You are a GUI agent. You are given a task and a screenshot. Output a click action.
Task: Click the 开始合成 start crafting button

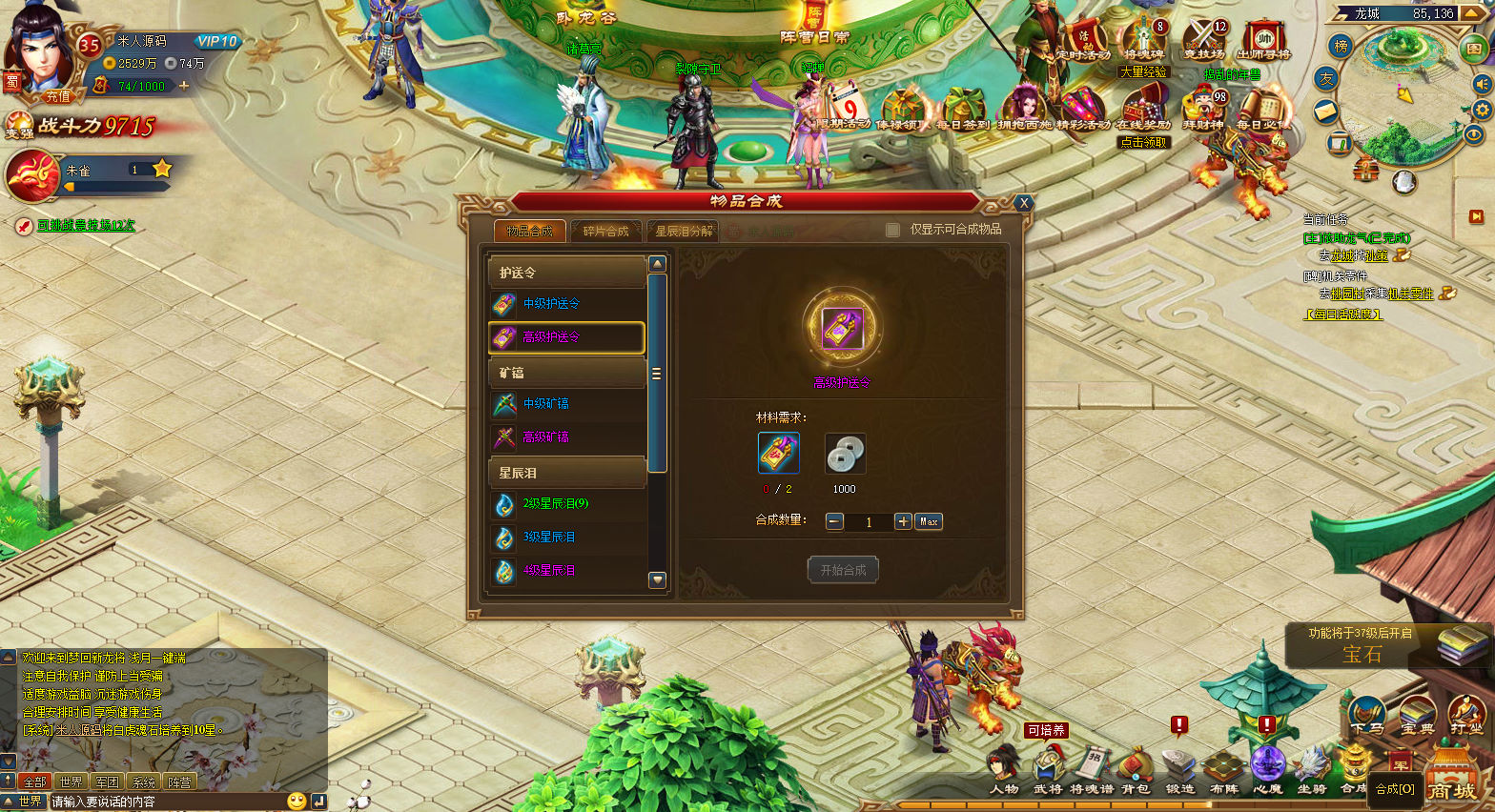pyautogui.click(x=843, y=570)
